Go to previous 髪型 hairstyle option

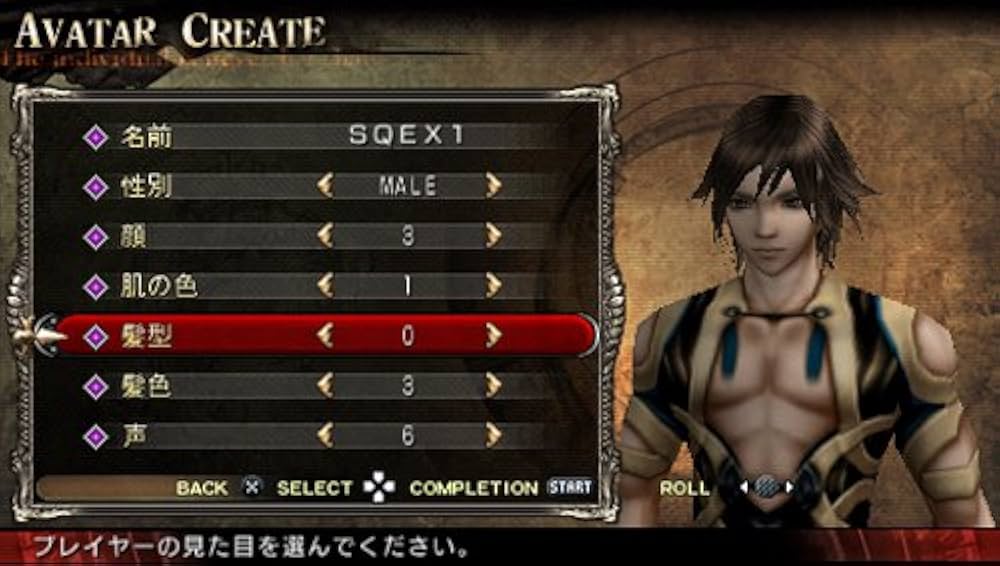tap(324, 336)
